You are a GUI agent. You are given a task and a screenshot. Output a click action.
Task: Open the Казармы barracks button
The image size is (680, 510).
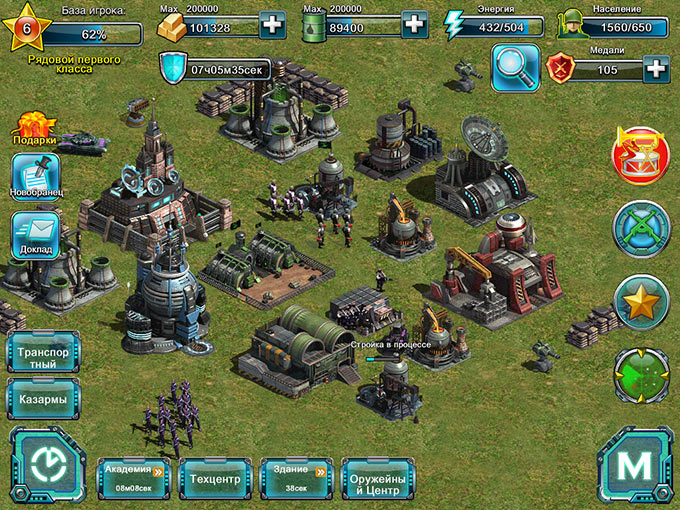pos(43,399)
